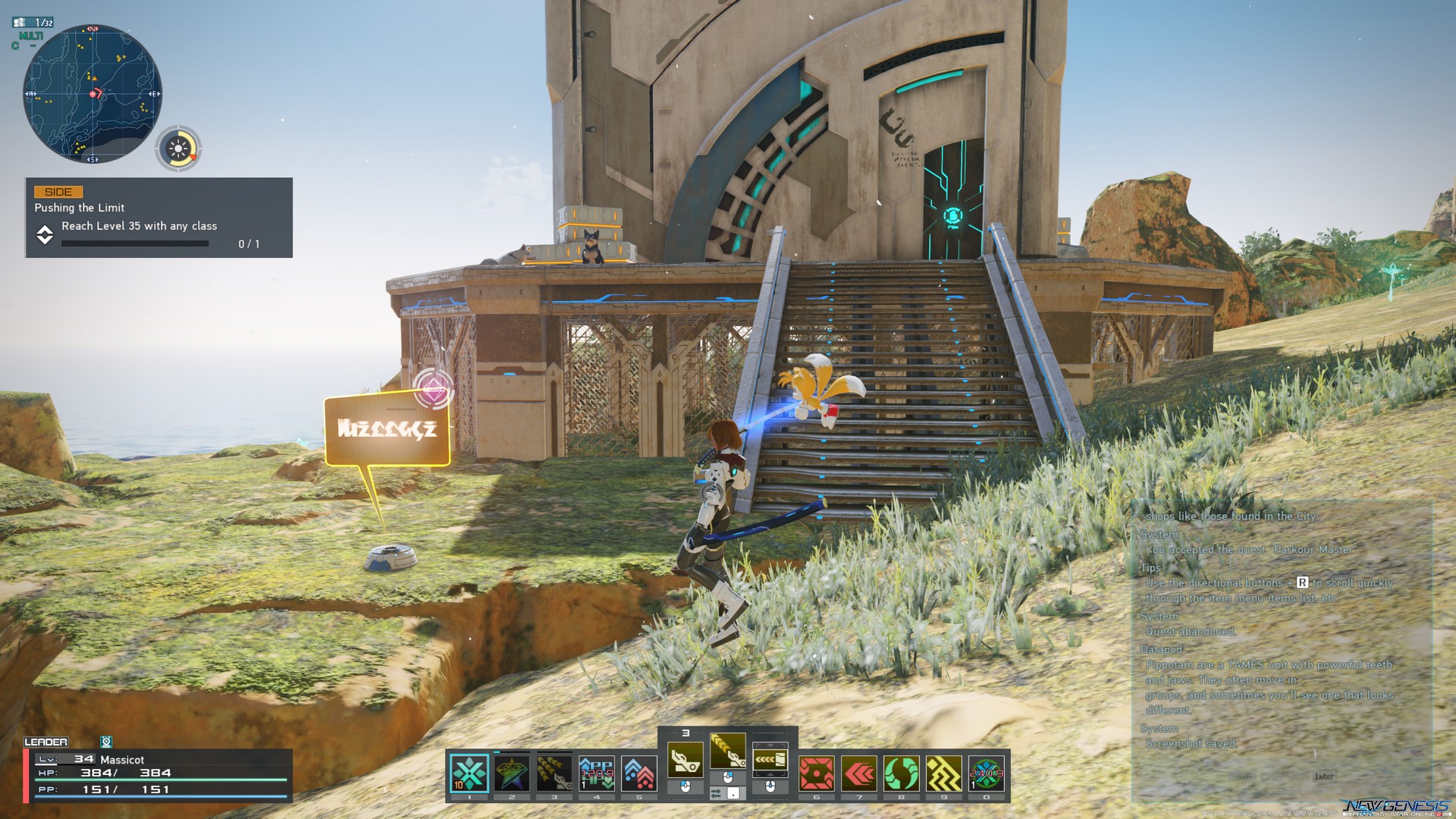Collapse the weapon palette with the down arrow
1456x819 pixels.
770,745
